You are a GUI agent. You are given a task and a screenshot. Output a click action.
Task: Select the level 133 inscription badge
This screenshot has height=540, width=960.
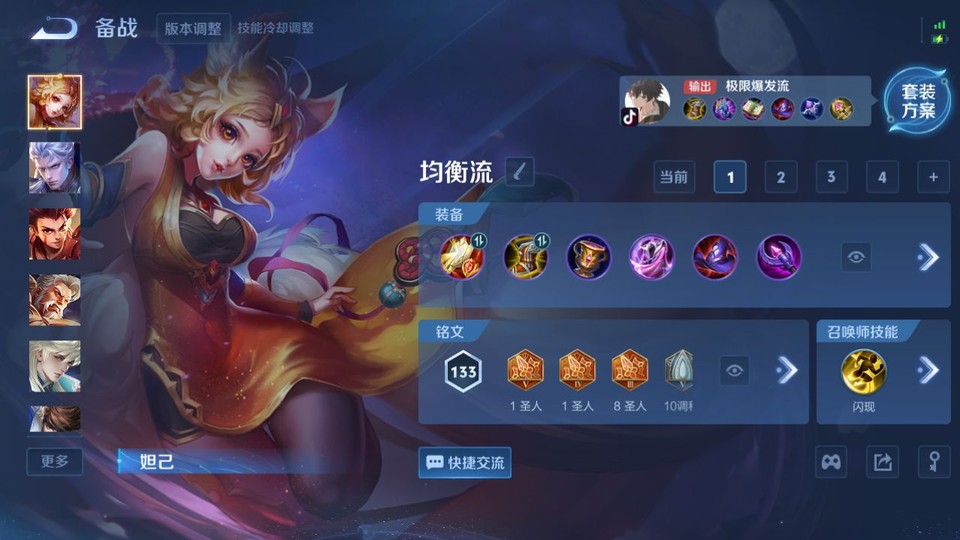click(463, 372)
